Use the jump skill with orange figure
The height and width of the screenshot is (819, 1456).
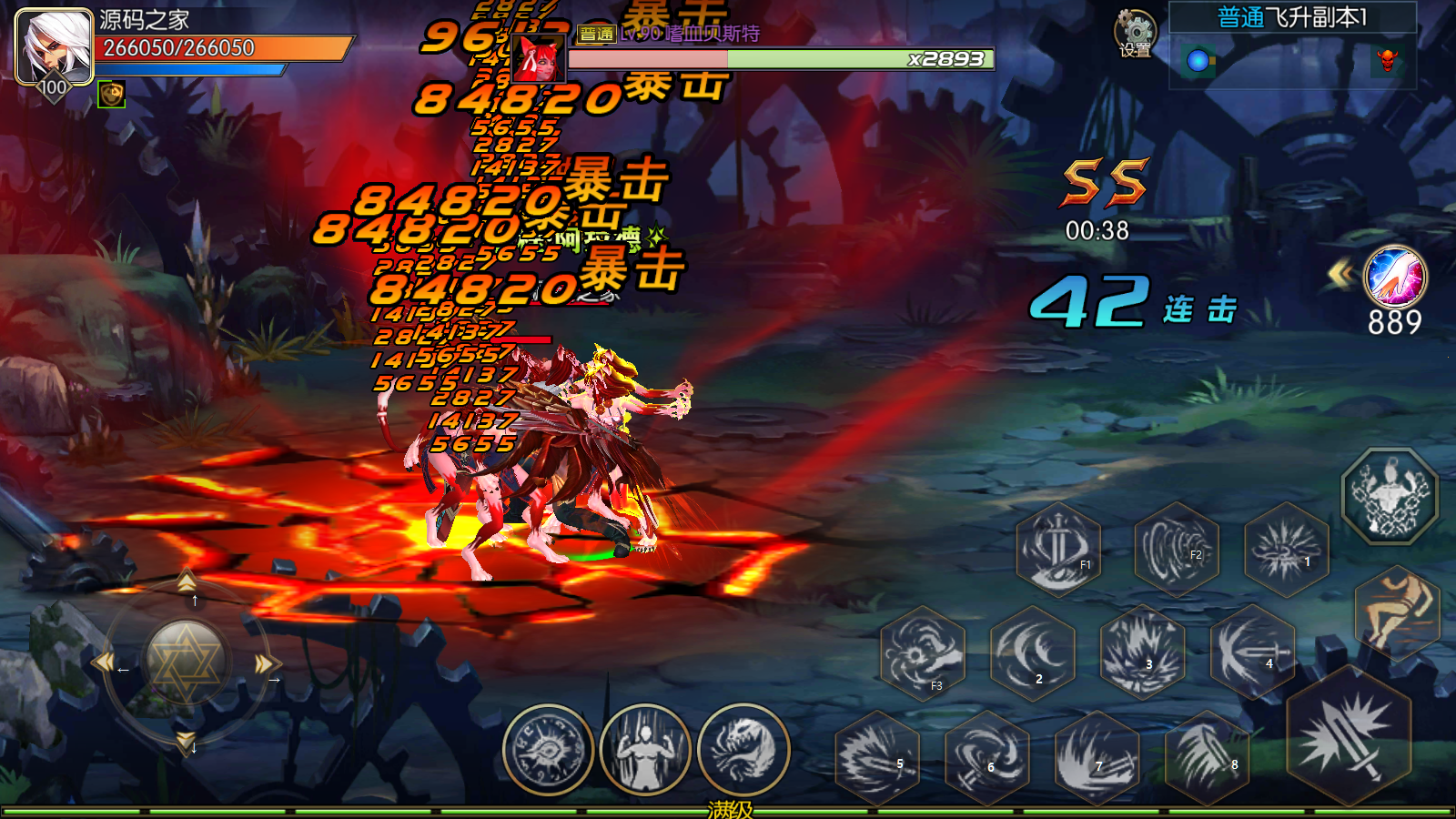pyautogui.click(x=1397, y=612)
